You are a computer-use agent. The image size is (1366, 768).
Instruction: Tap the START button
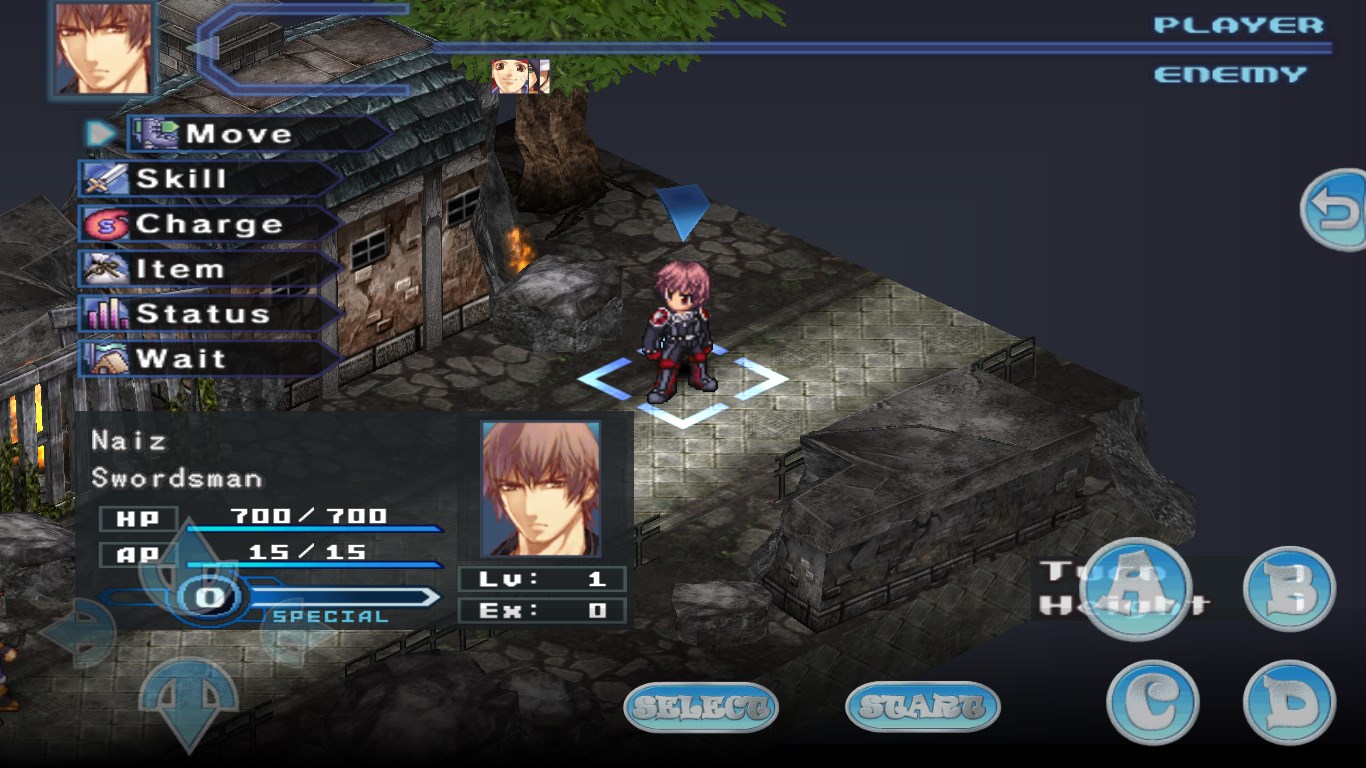click(922, 707)
